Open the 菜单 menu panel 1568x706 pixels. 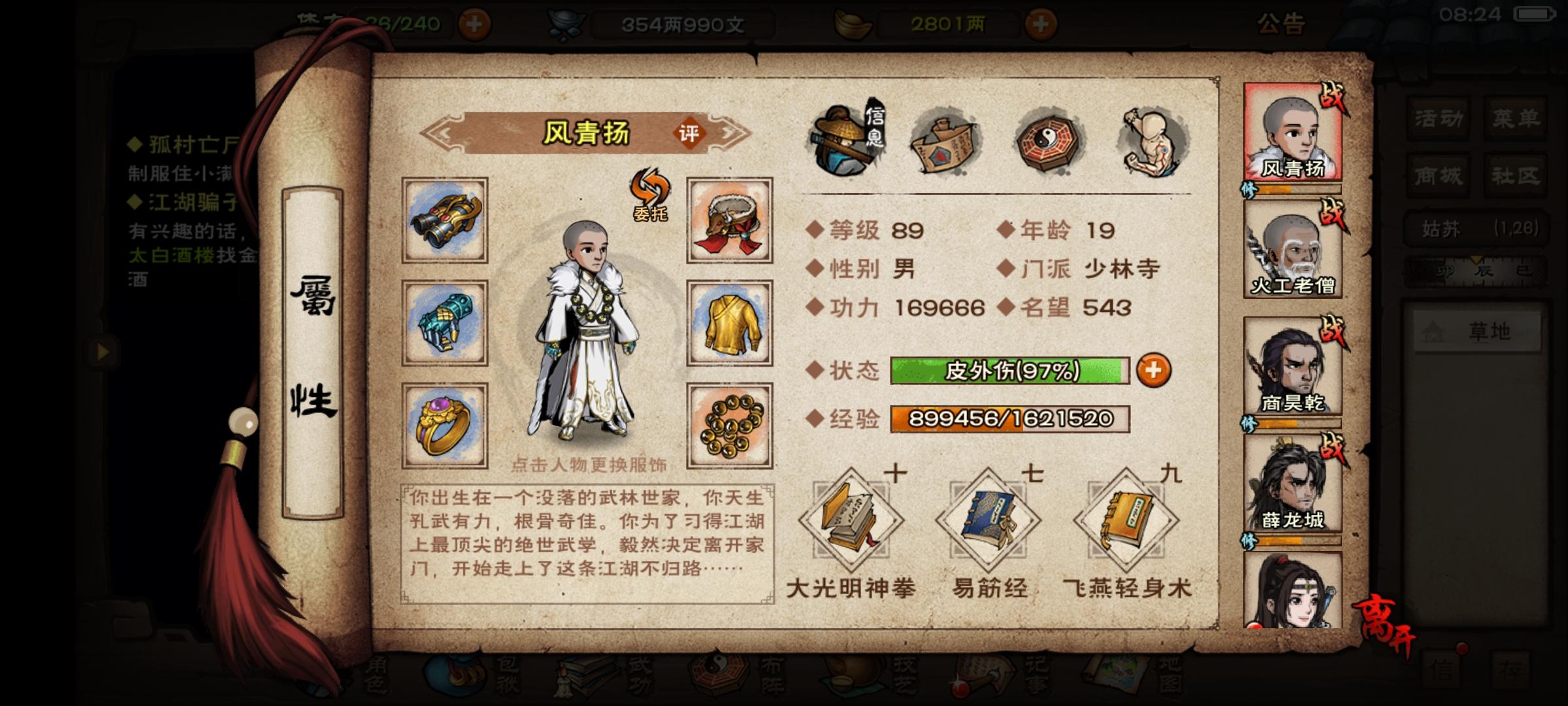pyautogui.click(x=1516, y=118)
